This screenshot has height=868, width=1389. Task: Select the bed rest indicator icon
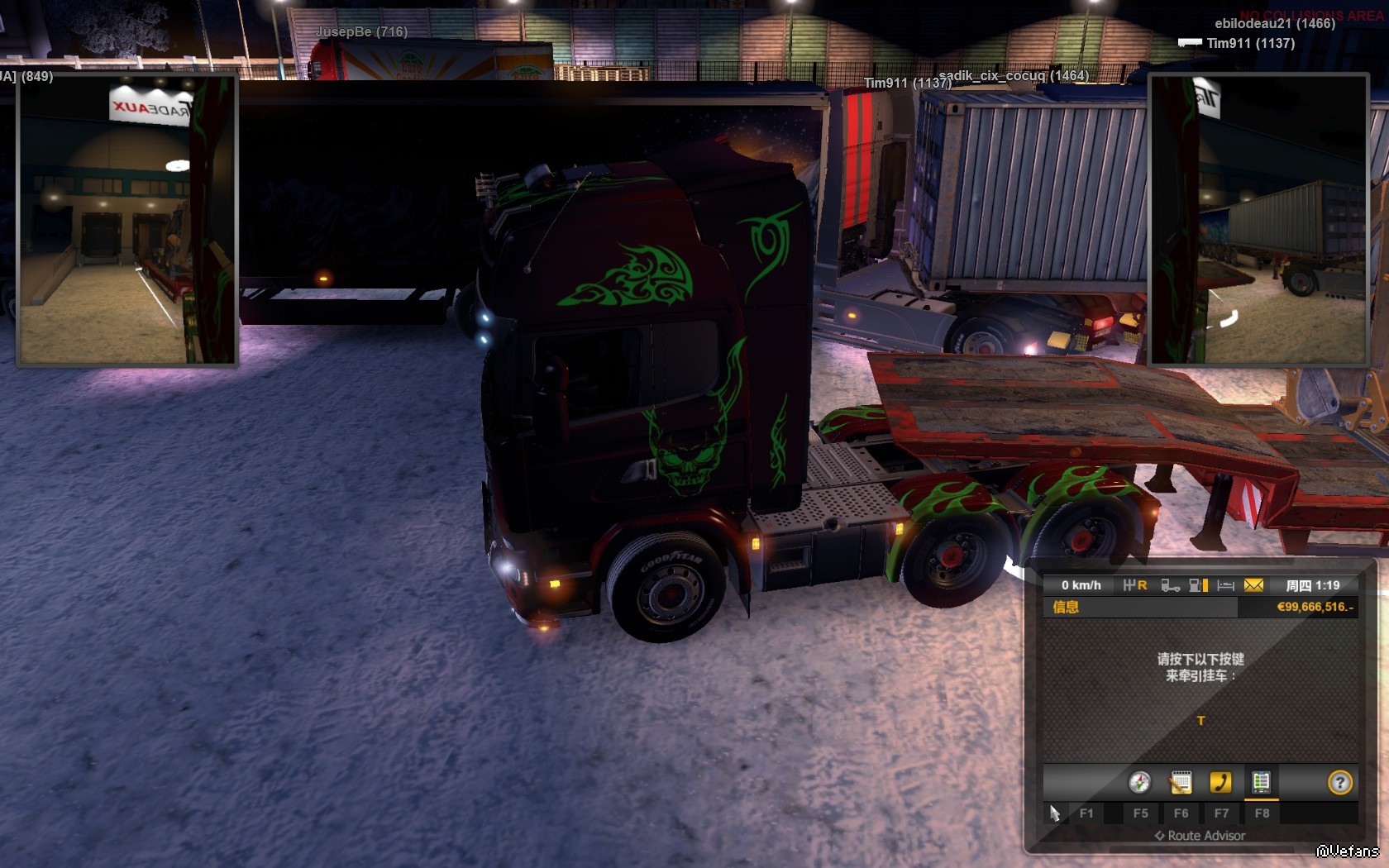coord(1226,585)
